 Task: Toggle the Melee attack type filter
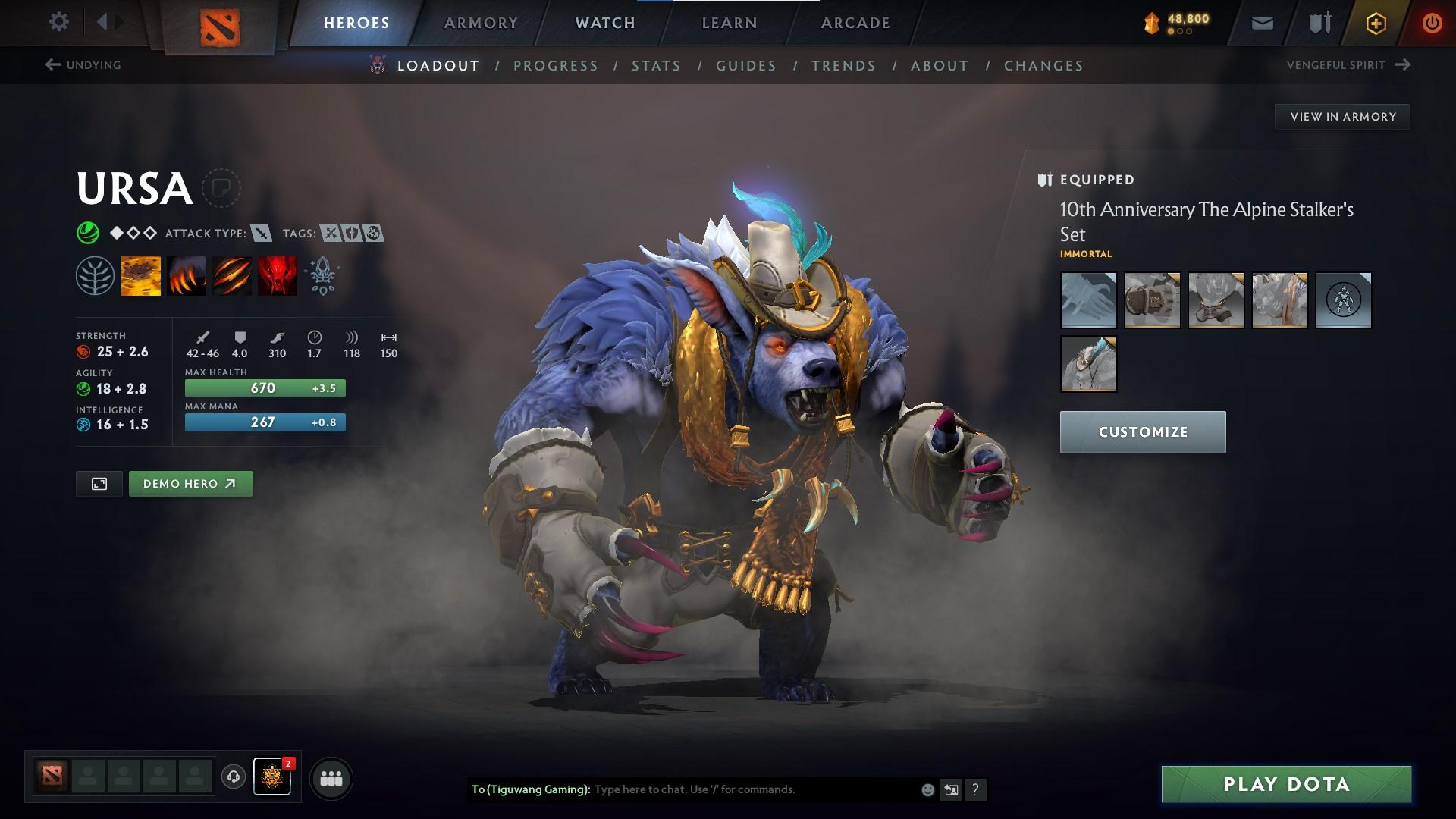tap(261, 234)
